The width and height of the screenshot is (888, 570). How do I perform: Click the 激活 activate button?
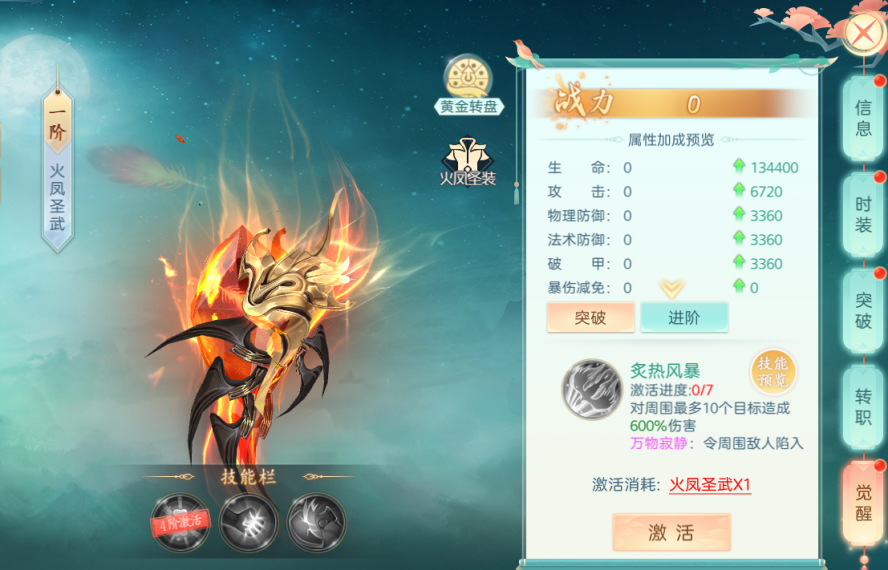671,532
